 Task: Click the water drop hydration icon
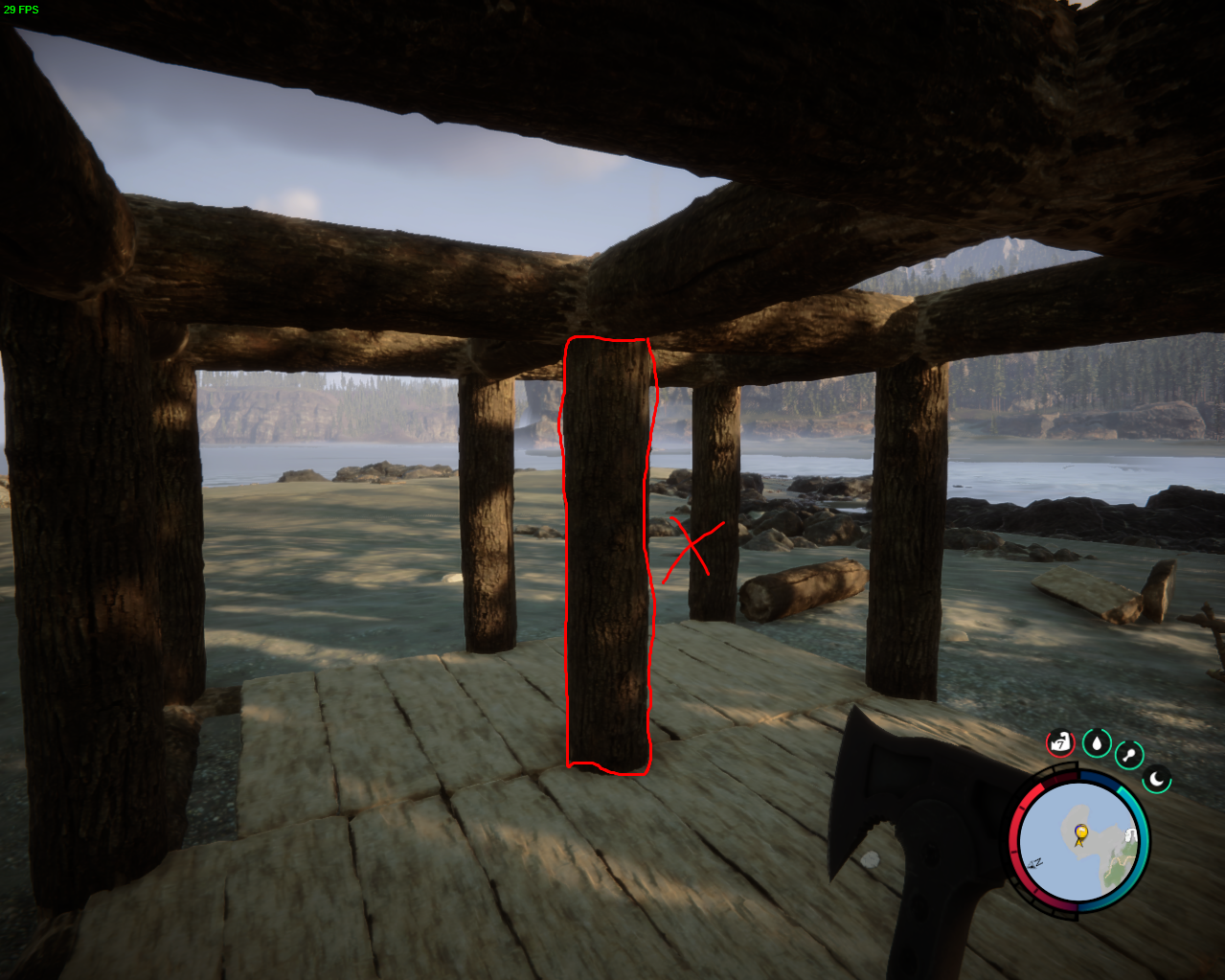(x=1097, y=742)
